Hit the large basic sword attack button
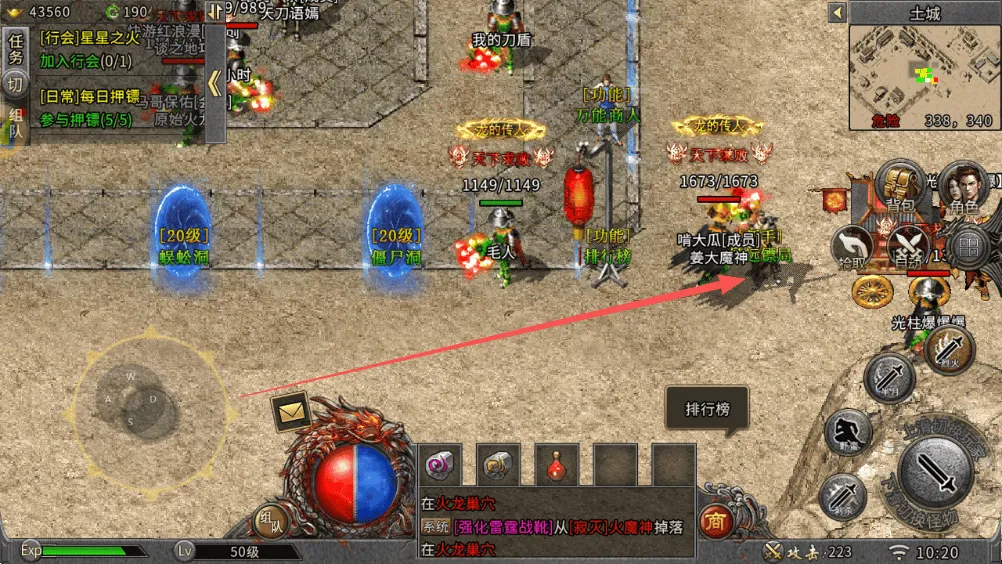 coord(937,469)
